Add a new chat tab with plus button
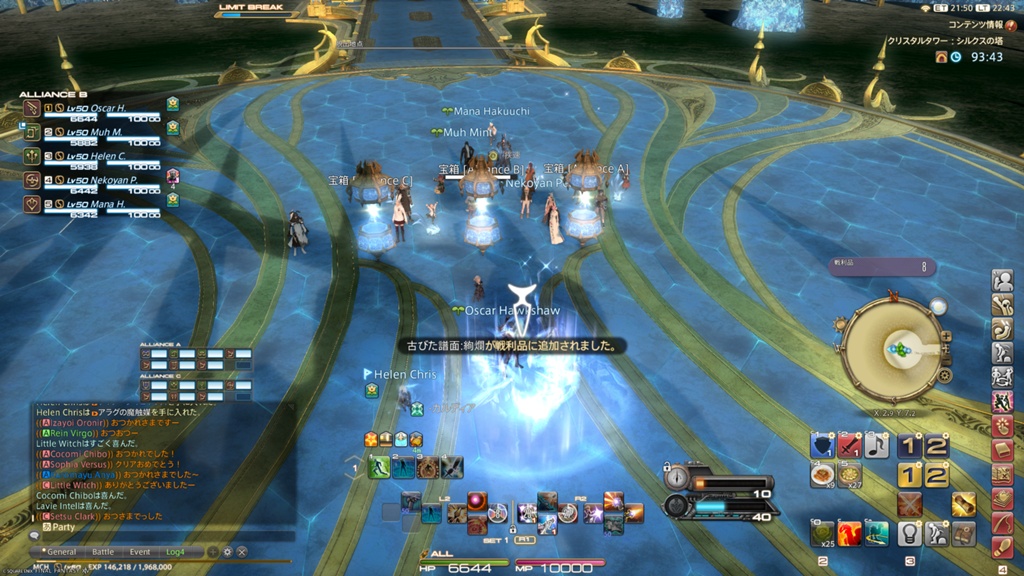The height and width of the screenshot is (576, 1024). pos(212,551)
